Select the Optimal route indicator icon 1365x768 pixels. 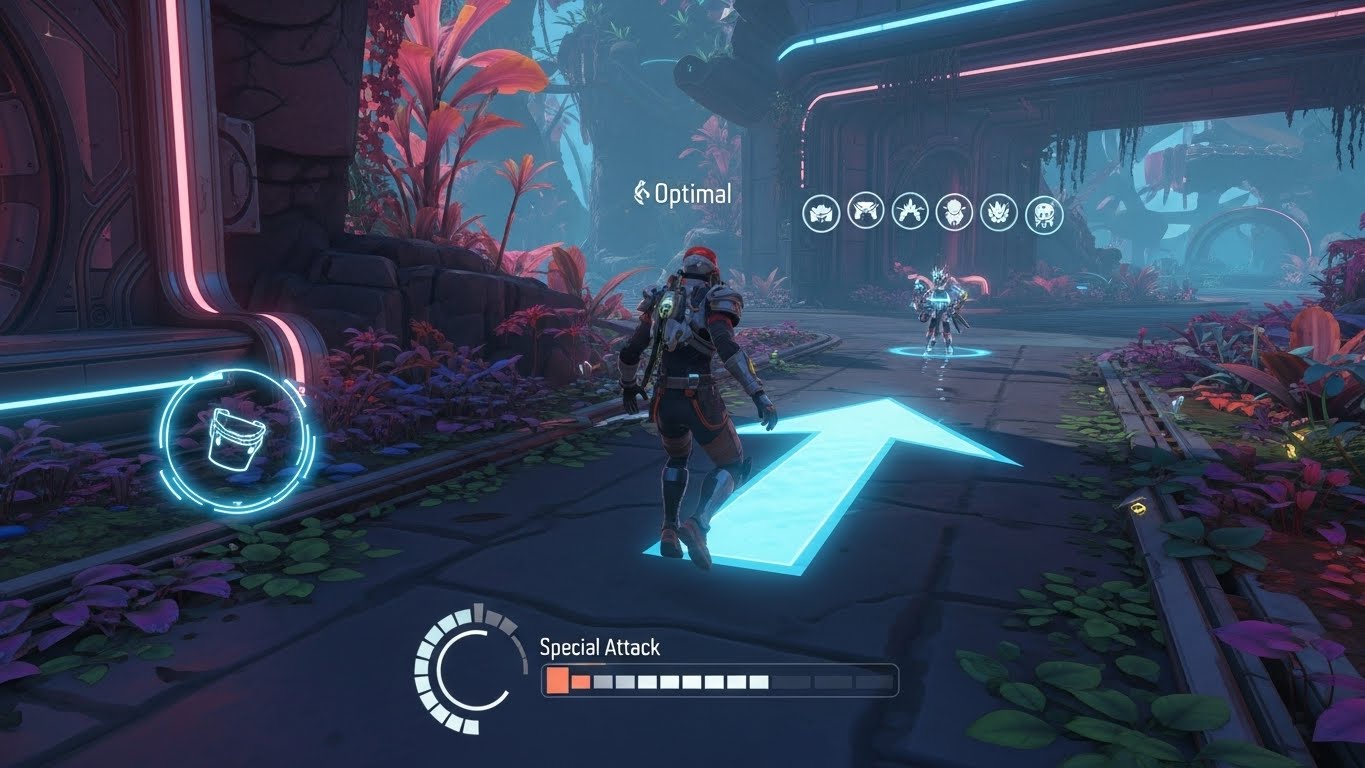(640, 189)
